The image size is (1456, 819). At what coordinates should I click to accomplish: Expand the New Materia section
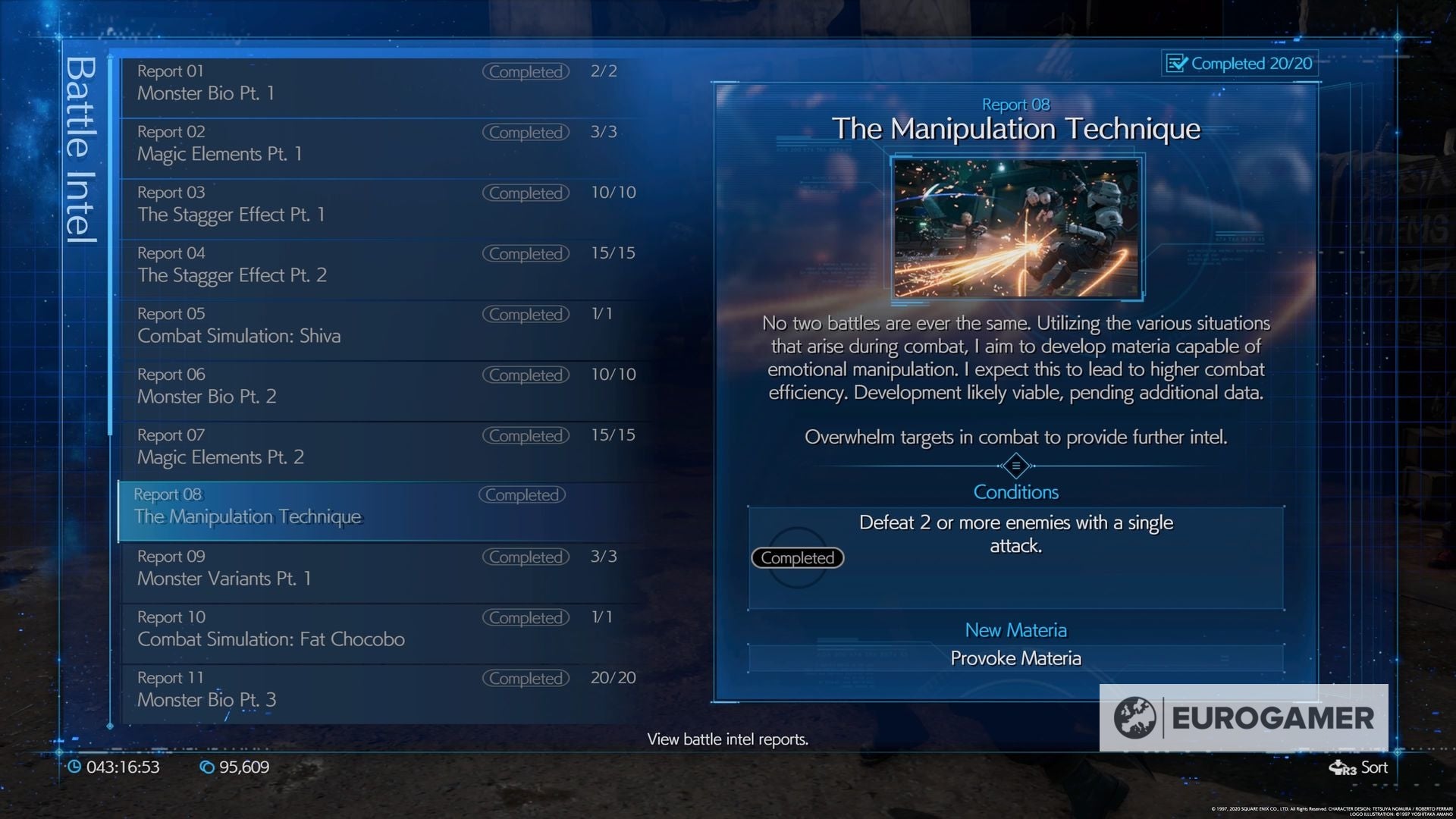coord(1015,629)
